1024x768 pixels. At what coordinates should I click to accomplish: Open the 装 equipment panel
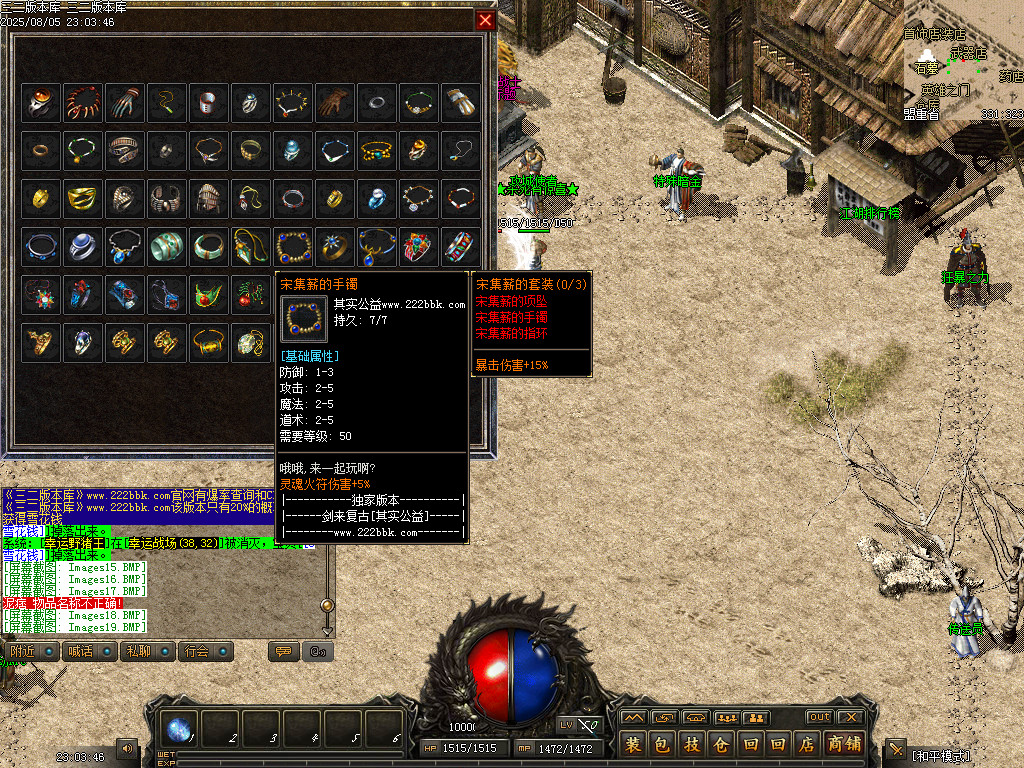(633, 744)
